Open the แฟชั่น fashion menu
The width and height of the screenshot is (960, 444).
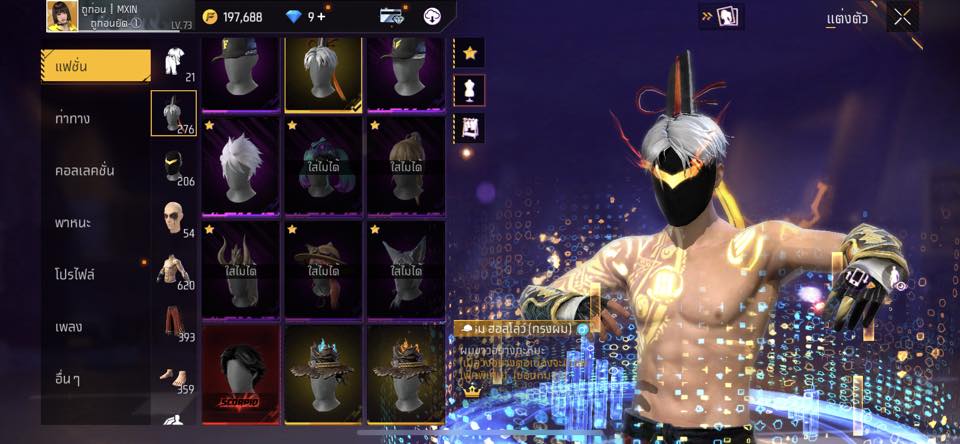tap(95, 67)
